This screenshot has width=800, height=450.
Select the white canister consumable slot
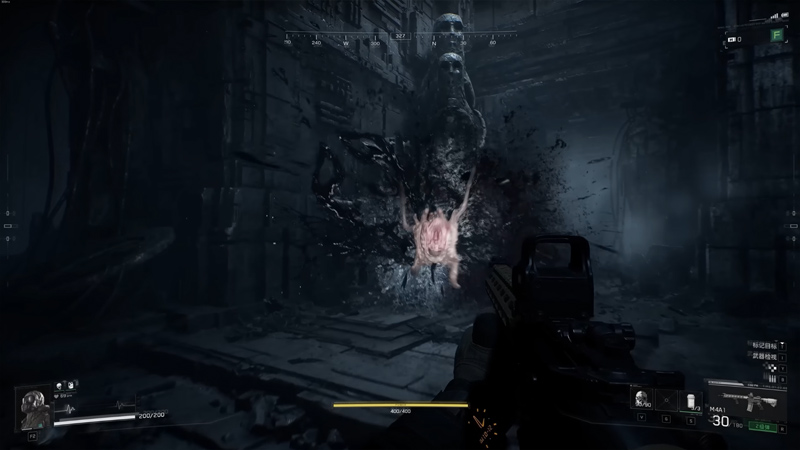pyautogui.click(x=692, y=399)
